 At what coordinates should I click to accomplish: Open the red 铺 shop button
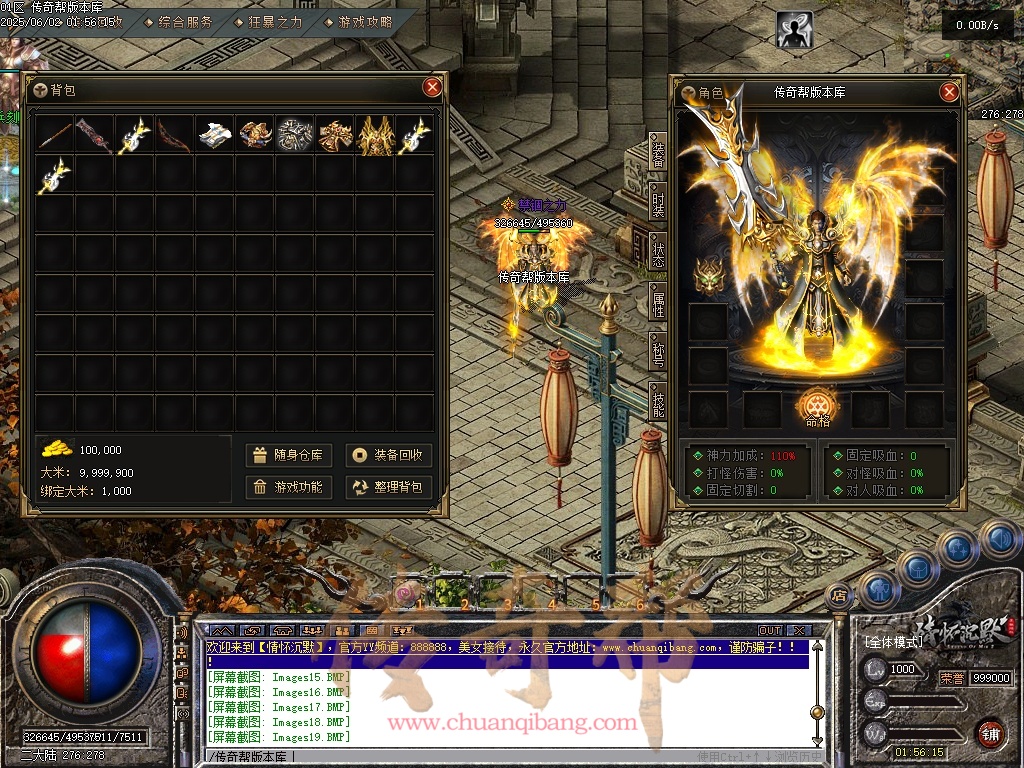pyautogui.click(x=990, y=732)
